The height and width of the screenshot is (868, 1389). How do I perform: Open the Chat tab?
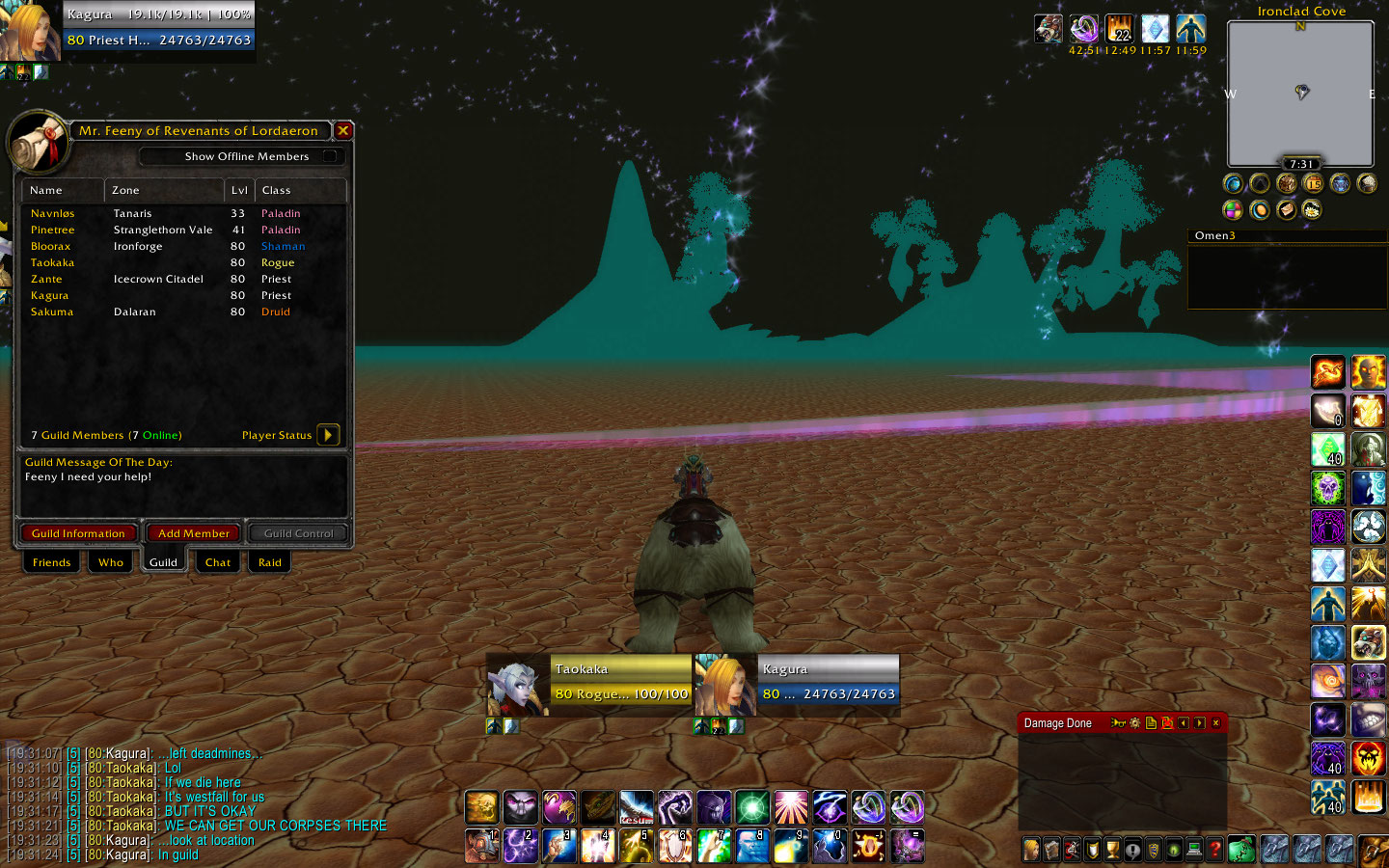(x=218, y=562)
